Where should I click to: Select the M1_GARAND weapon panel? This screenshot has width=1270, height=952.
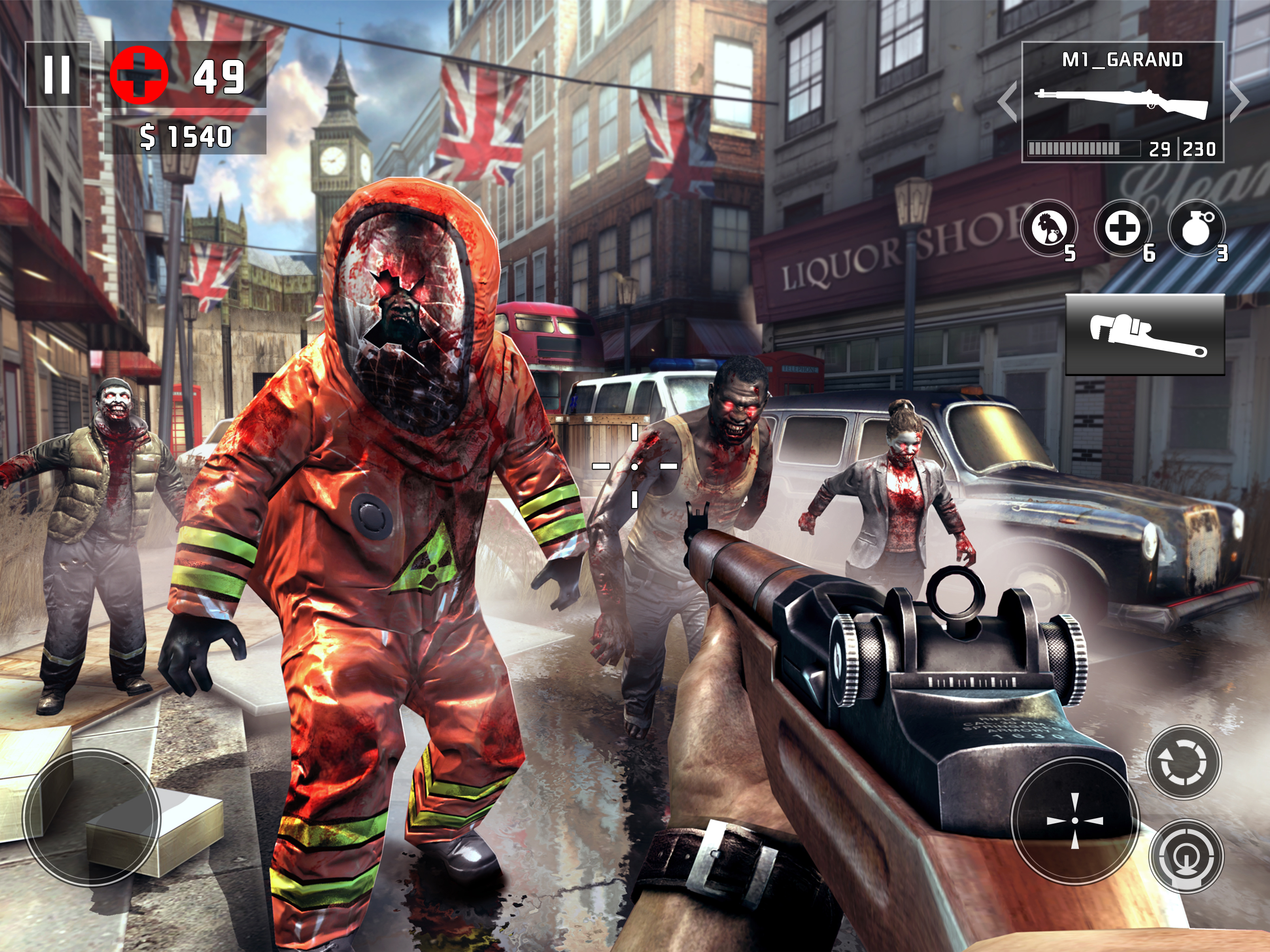coord(1122,102)
